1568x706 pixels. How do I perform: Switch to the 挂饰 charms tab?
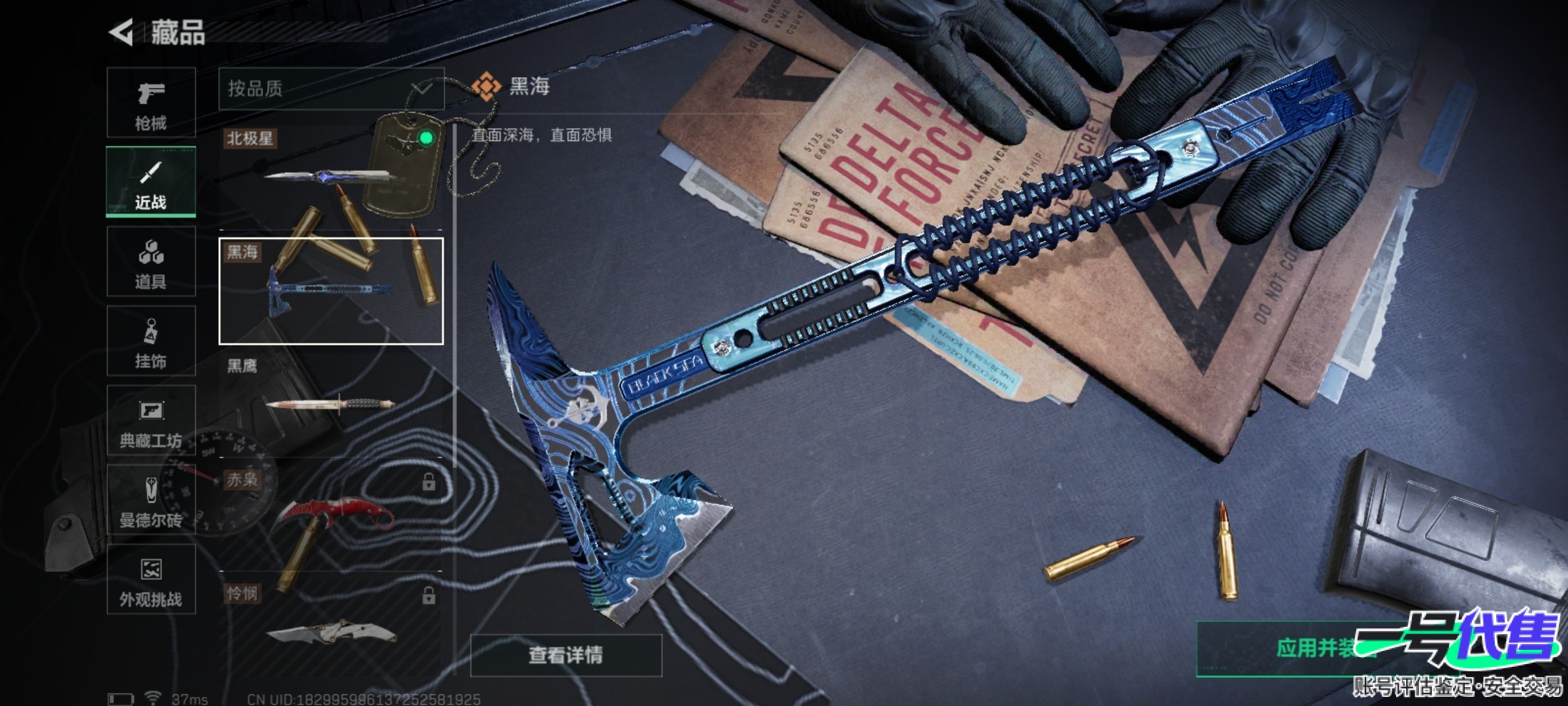[151, 341]
